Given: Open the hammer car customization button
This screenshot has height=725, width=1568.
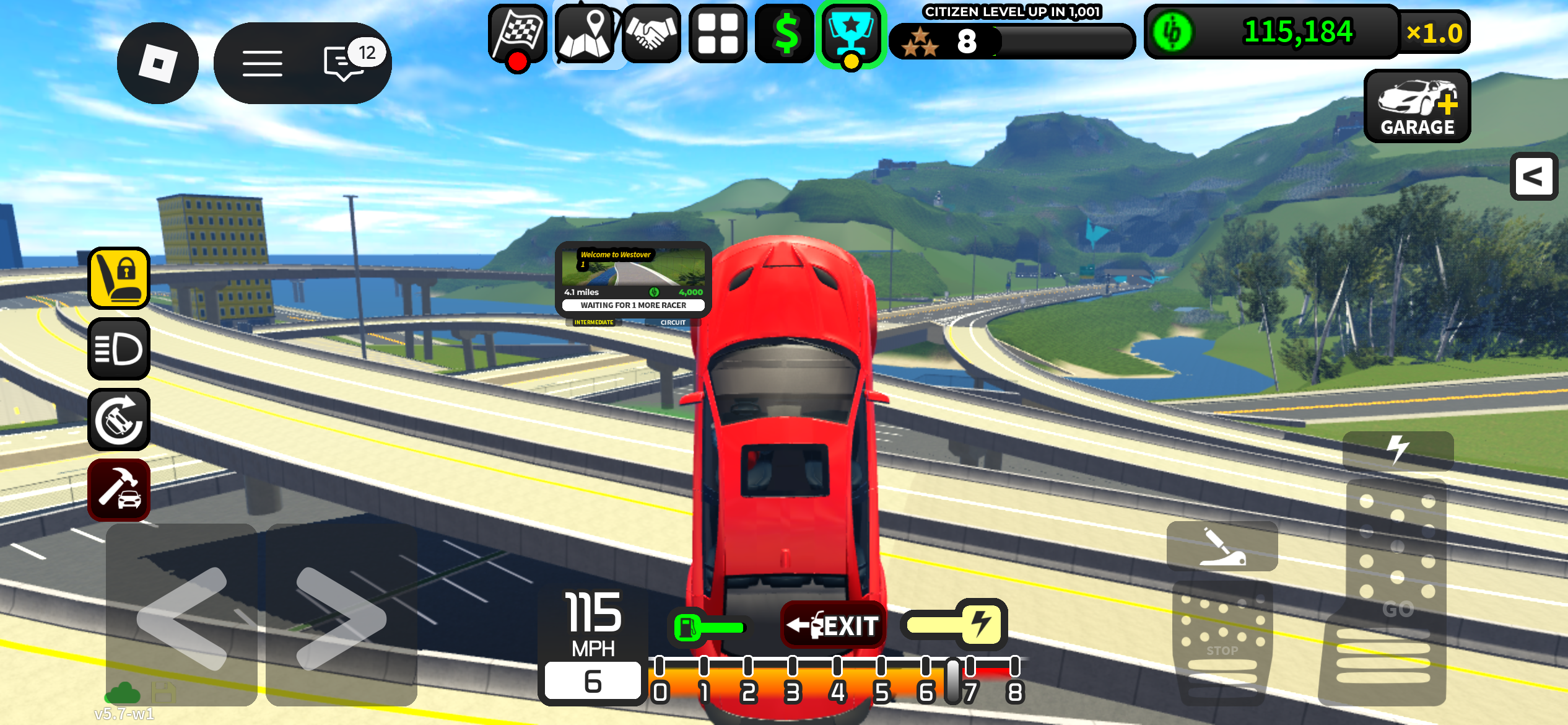Looking at the screenshot, I should click(119, 490).
